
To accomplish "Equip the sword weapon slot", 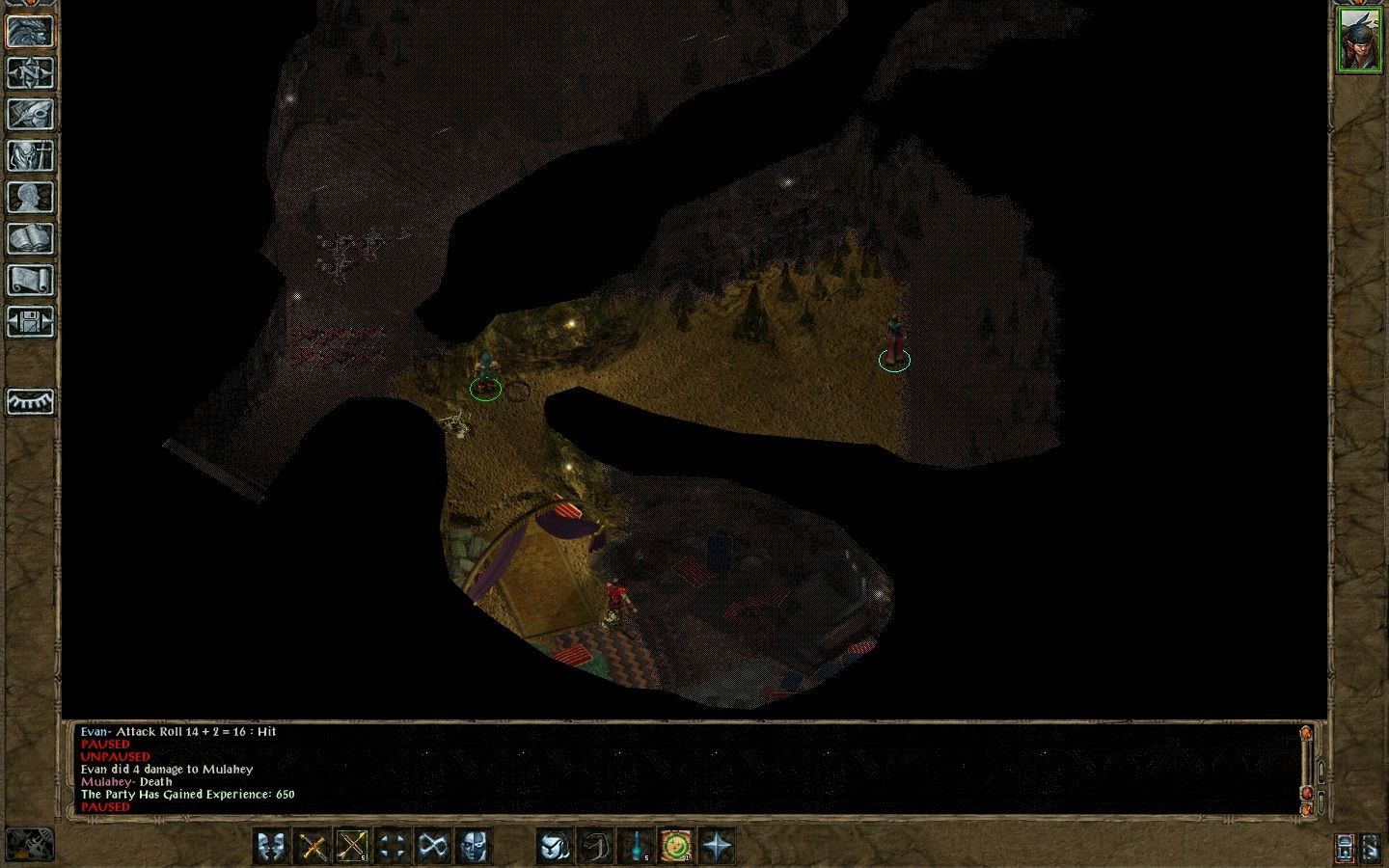I will [313, 847].
